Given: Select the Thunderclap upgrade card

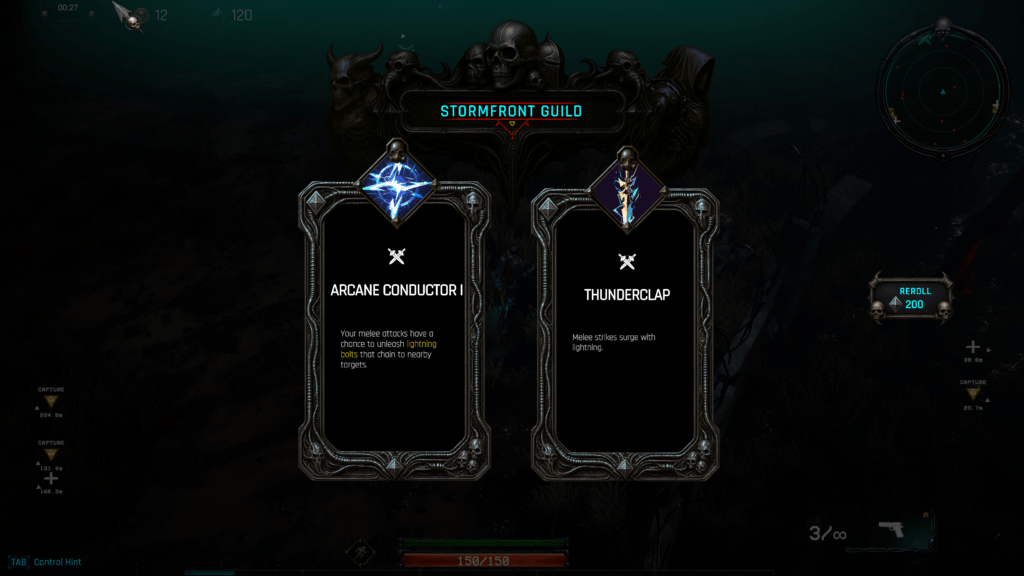Looking at the screenshot, I should [x=626, y=320].
